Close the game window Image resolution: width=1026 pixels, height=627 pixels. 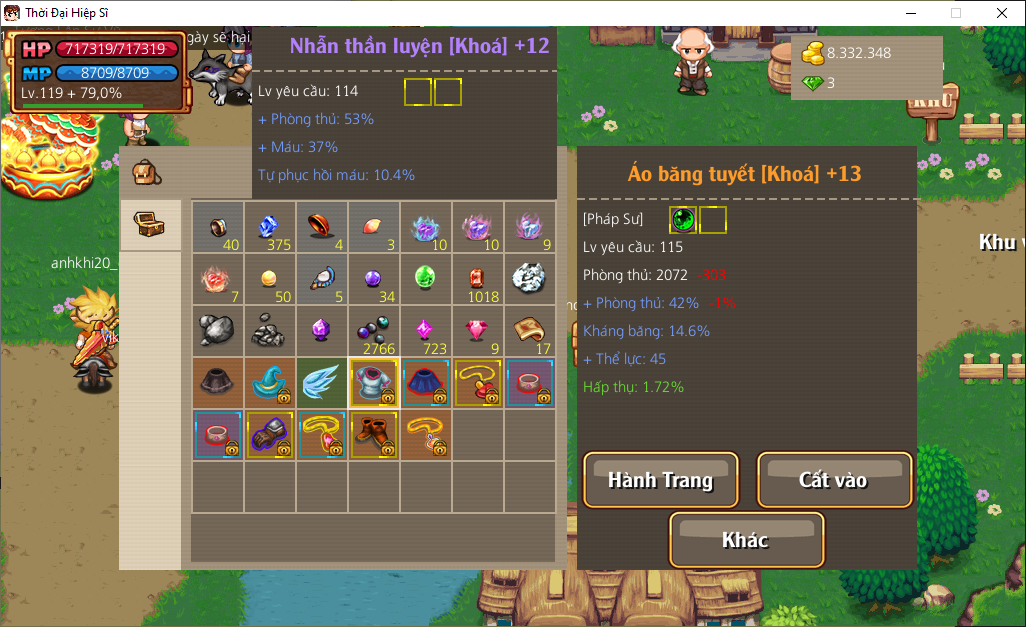(1001, 13)
